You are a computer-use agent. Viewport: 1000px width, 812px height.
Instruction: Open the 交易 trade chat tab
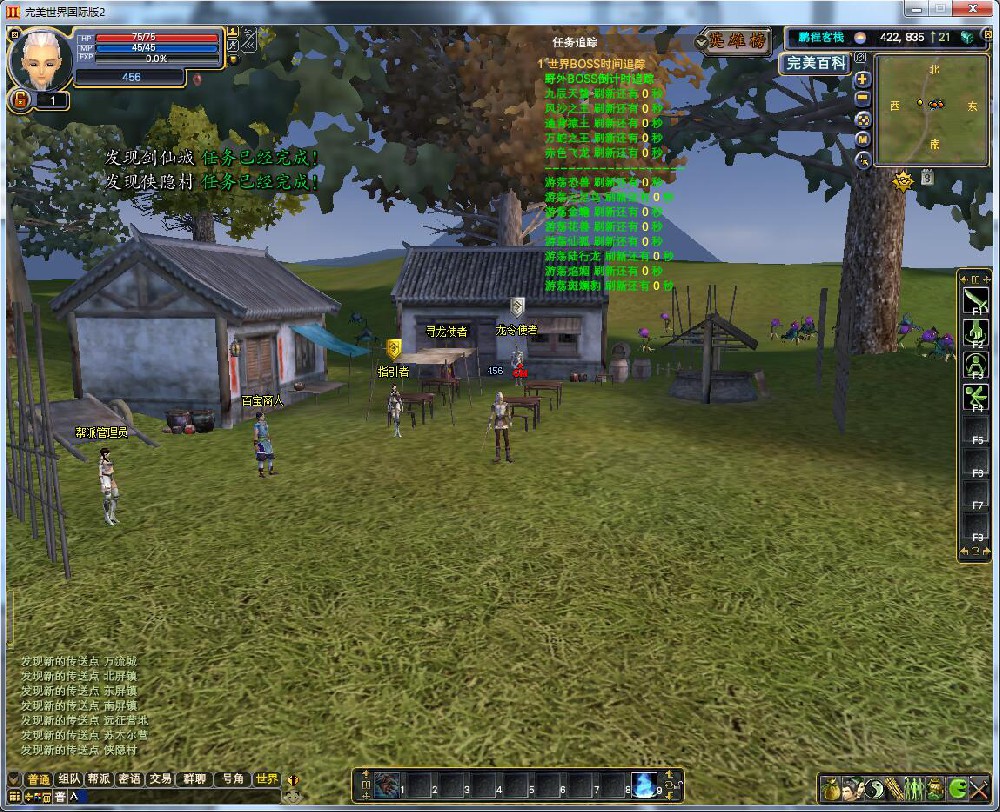pos(160,779)
